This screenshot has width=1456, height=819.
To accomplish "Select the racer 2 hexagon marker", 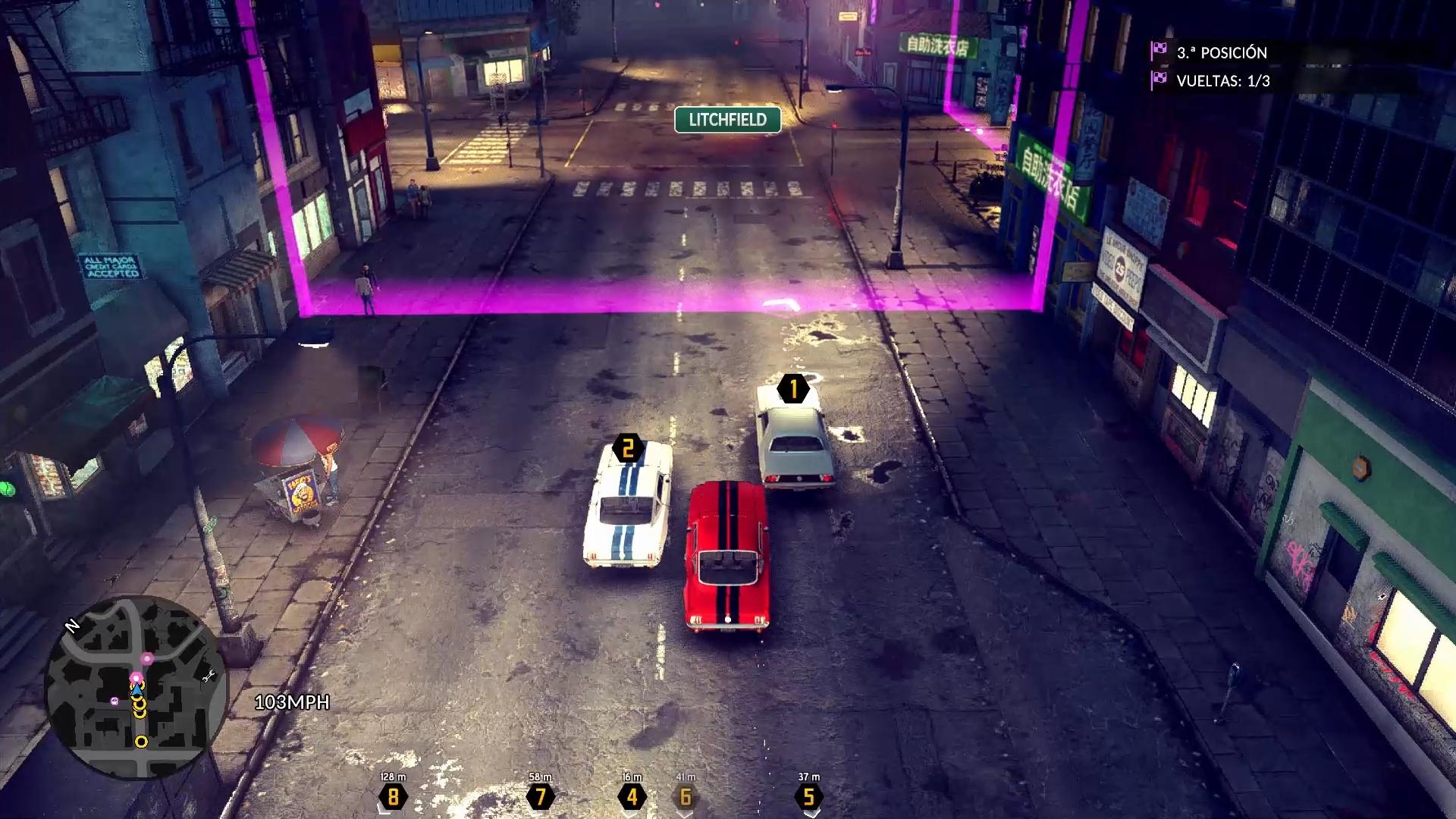I will click(x=627, y=449).
